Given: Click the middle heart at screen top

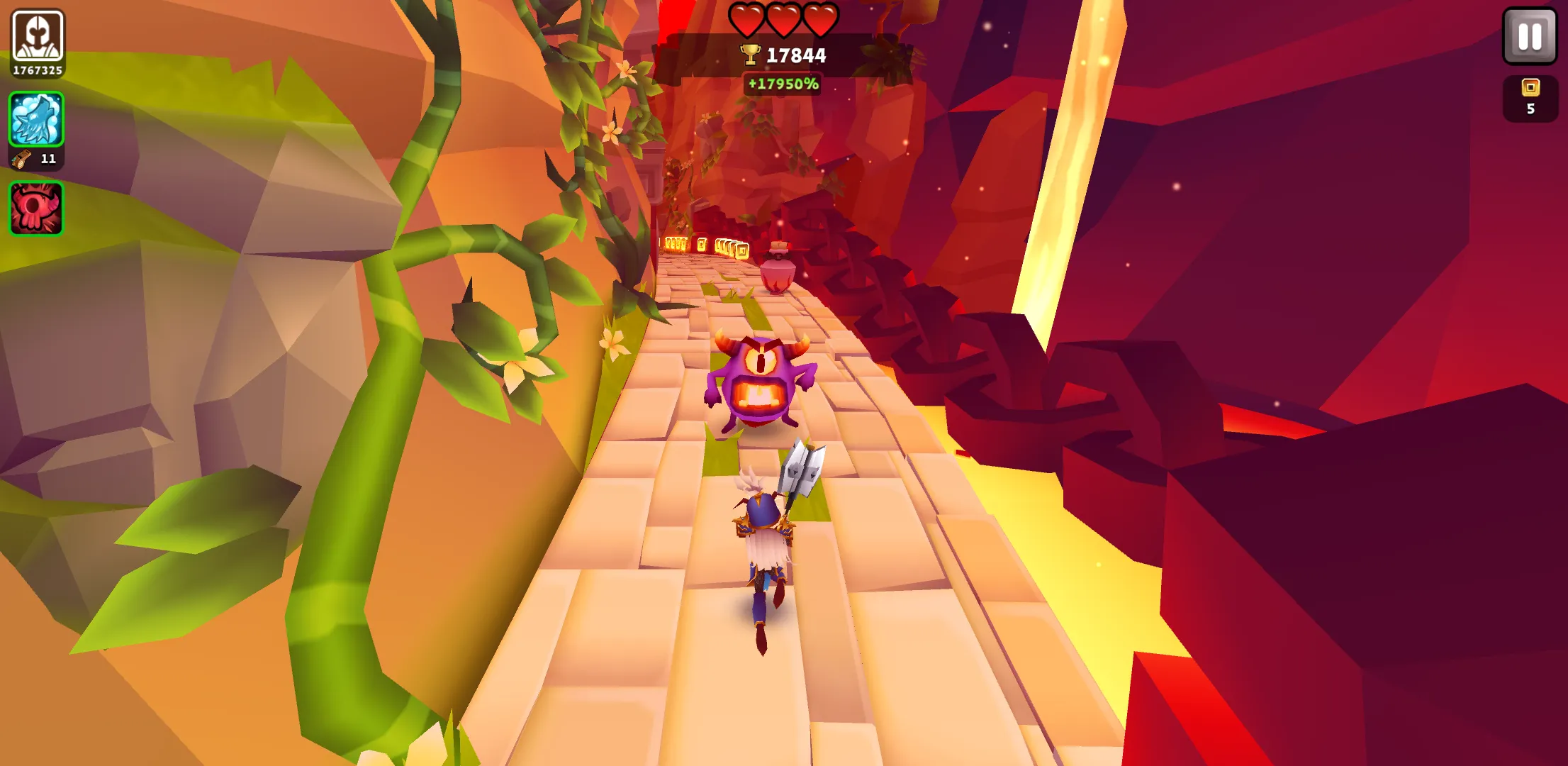Looking at the screenshot, I should pyautogui.click(x=784, y=20).
